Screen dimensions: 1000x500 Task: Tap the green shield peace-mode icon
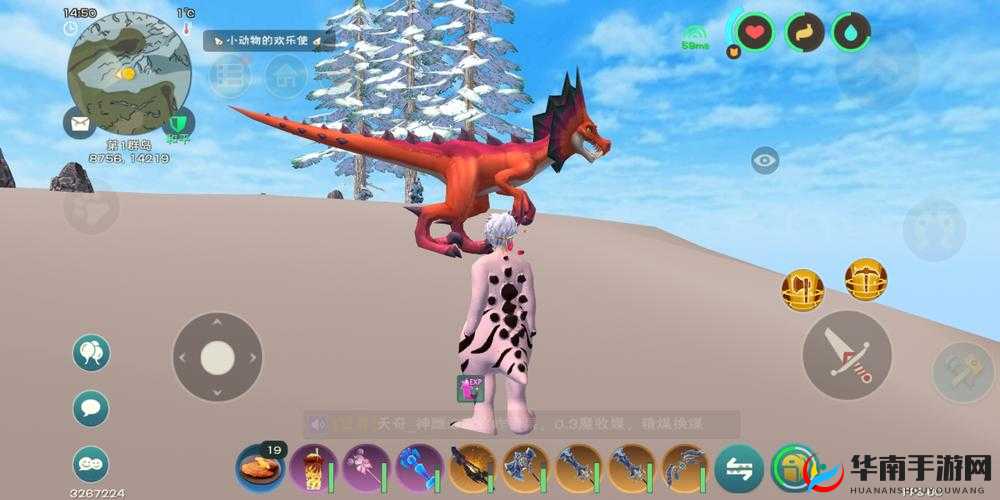pyautogui.click(x=179, y=123)
